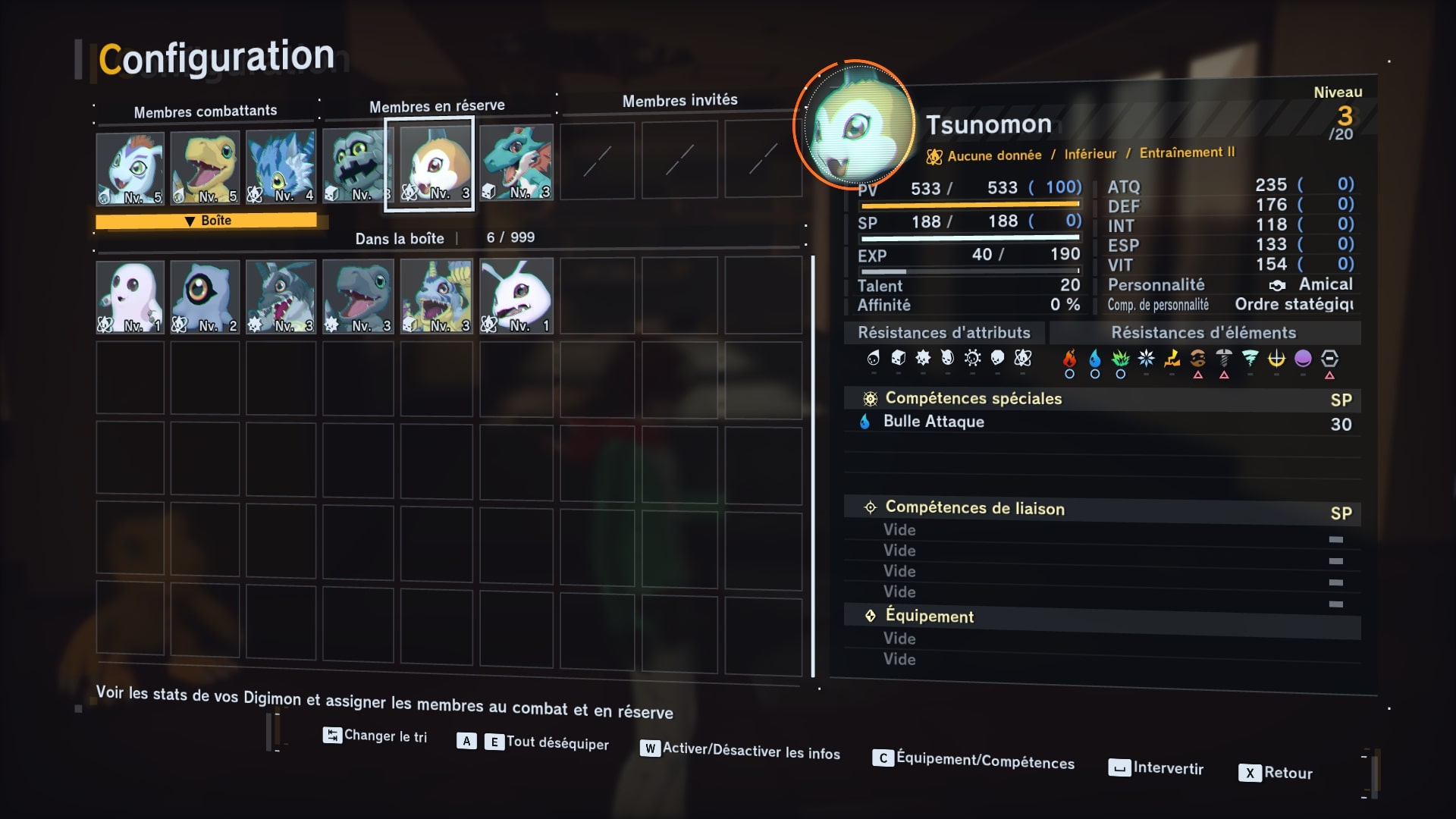Select the yellow Agumon combat member
Image resolution: width=1456 pixels, height=819 pixels.
point(205,167)
